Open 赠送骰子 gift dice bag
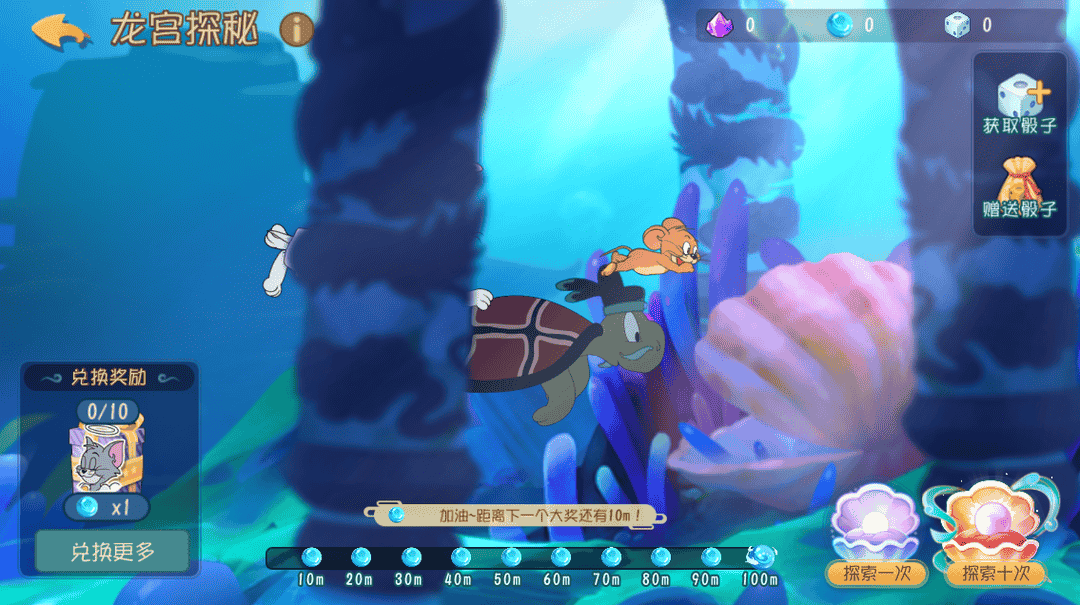 click(1020, 190)
